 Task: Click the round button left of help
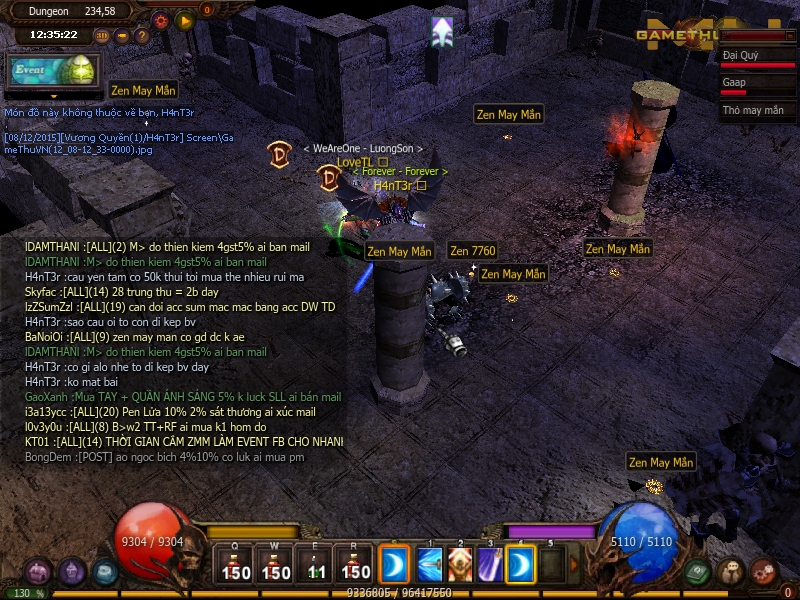click(x=122, y=36)
